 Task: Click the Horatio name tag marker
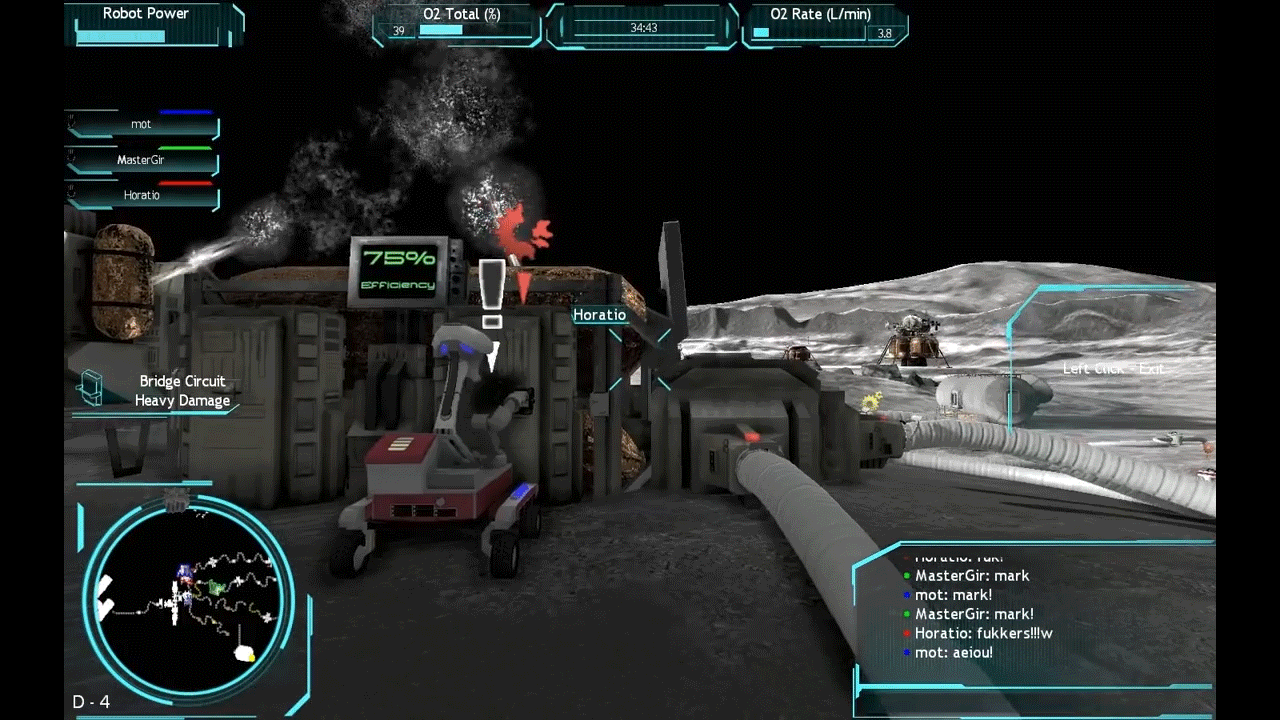tap(600, 315)
